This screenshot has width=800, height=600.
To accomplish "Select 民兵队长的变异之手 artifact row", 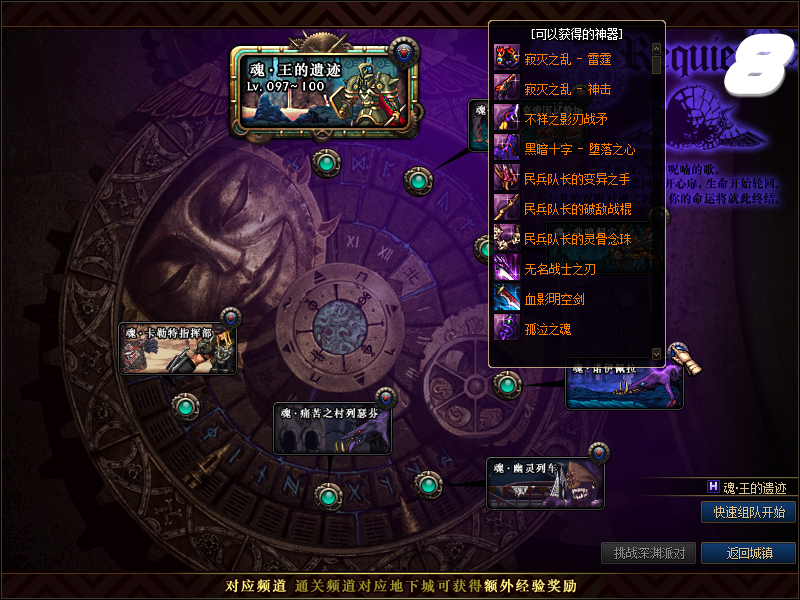I will [x=577, y=179].
